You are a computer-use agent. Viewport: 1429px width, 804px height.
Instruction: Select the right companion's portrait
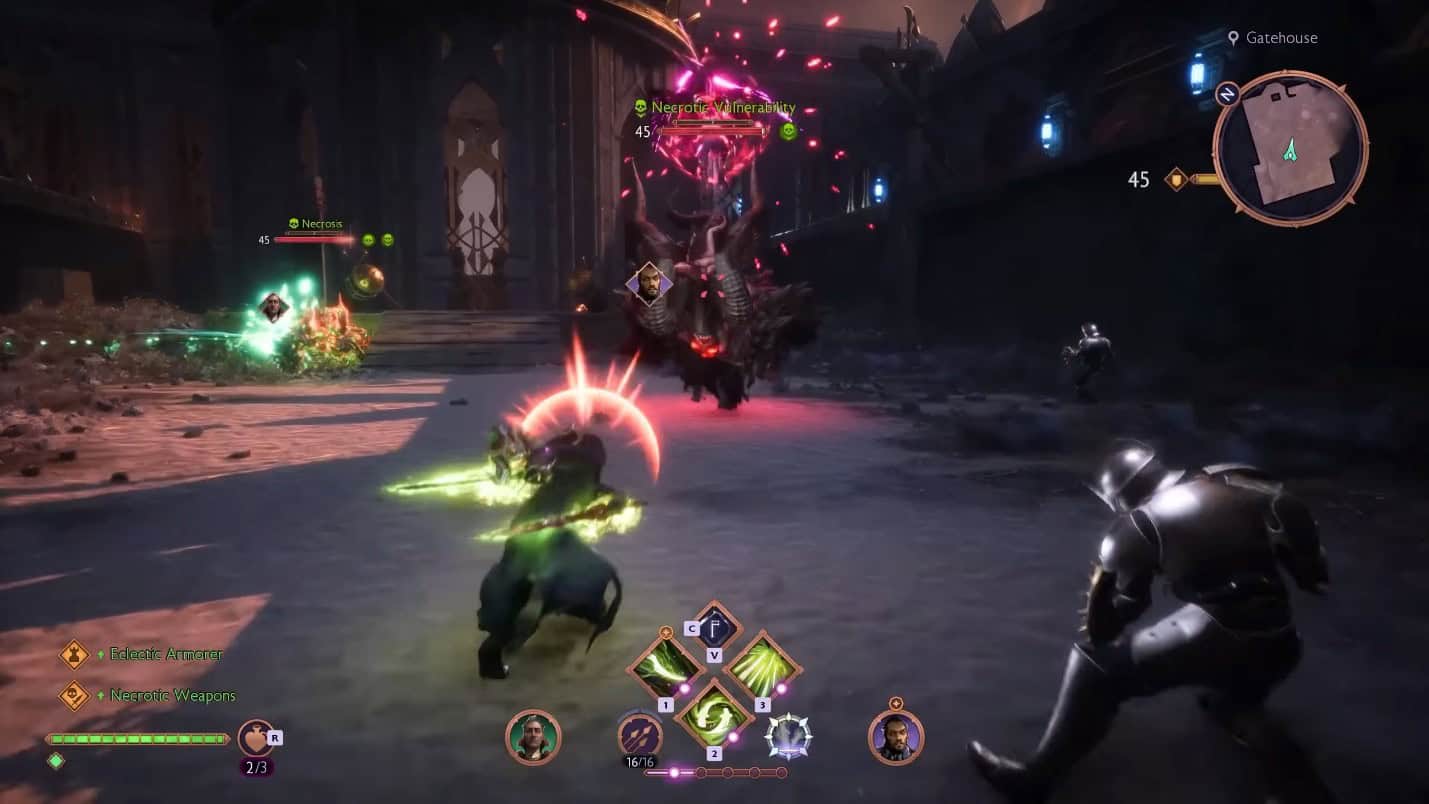[x=897, y=736]
